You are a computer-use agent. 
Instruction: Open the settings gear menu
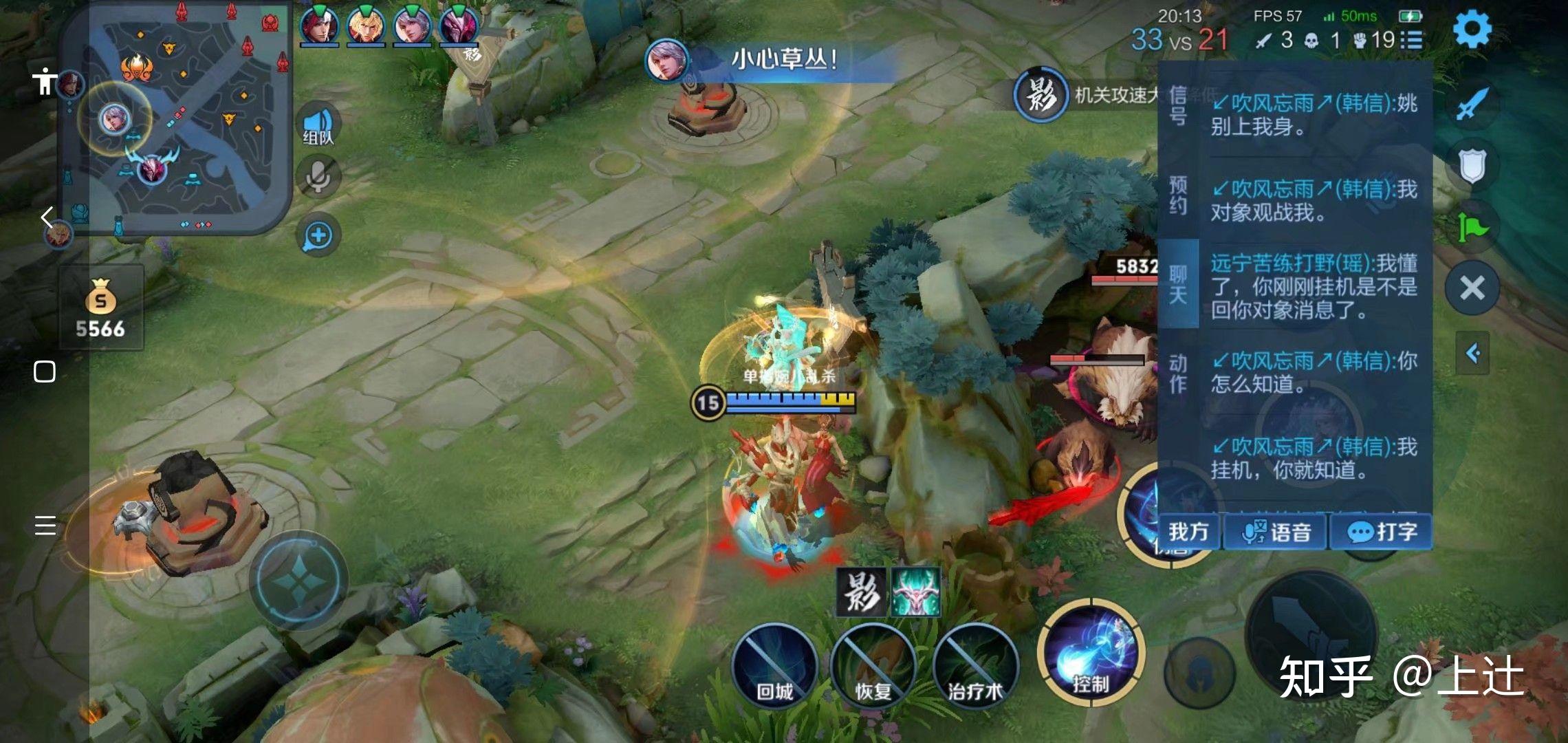click(1472, 29)
